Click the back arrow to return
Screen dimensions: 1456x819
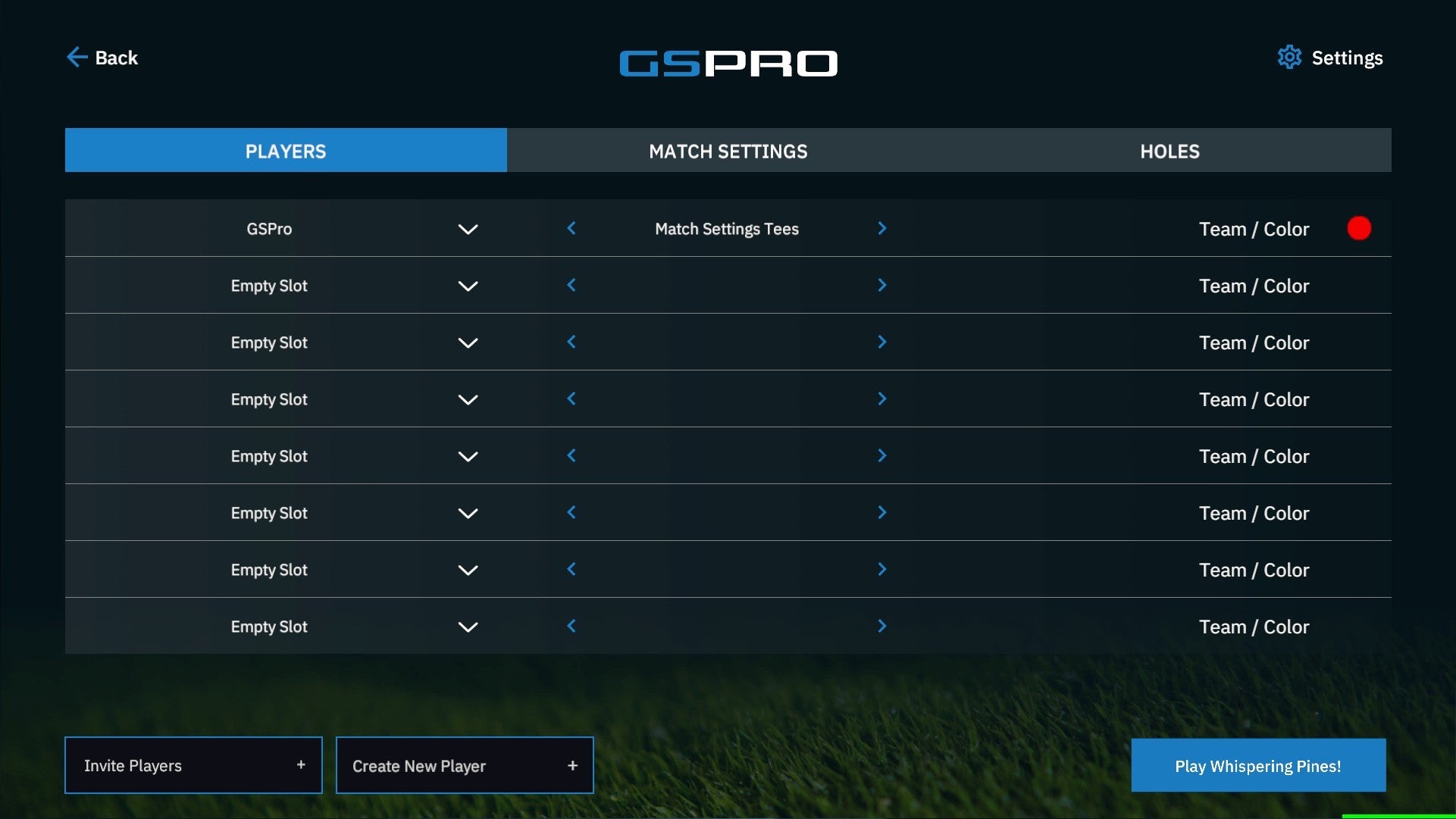[77, 57]
